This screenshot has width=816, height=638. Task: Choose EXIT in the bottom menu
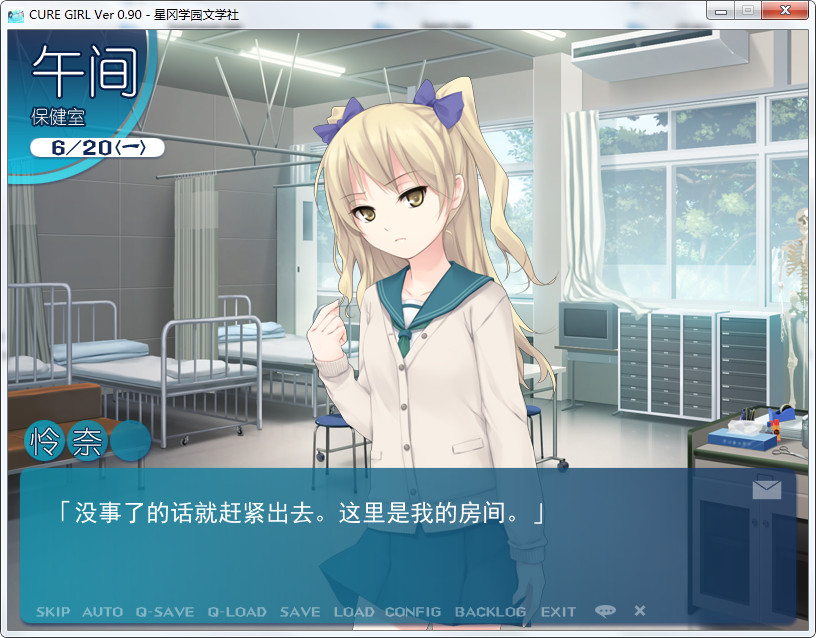(558, 611)
